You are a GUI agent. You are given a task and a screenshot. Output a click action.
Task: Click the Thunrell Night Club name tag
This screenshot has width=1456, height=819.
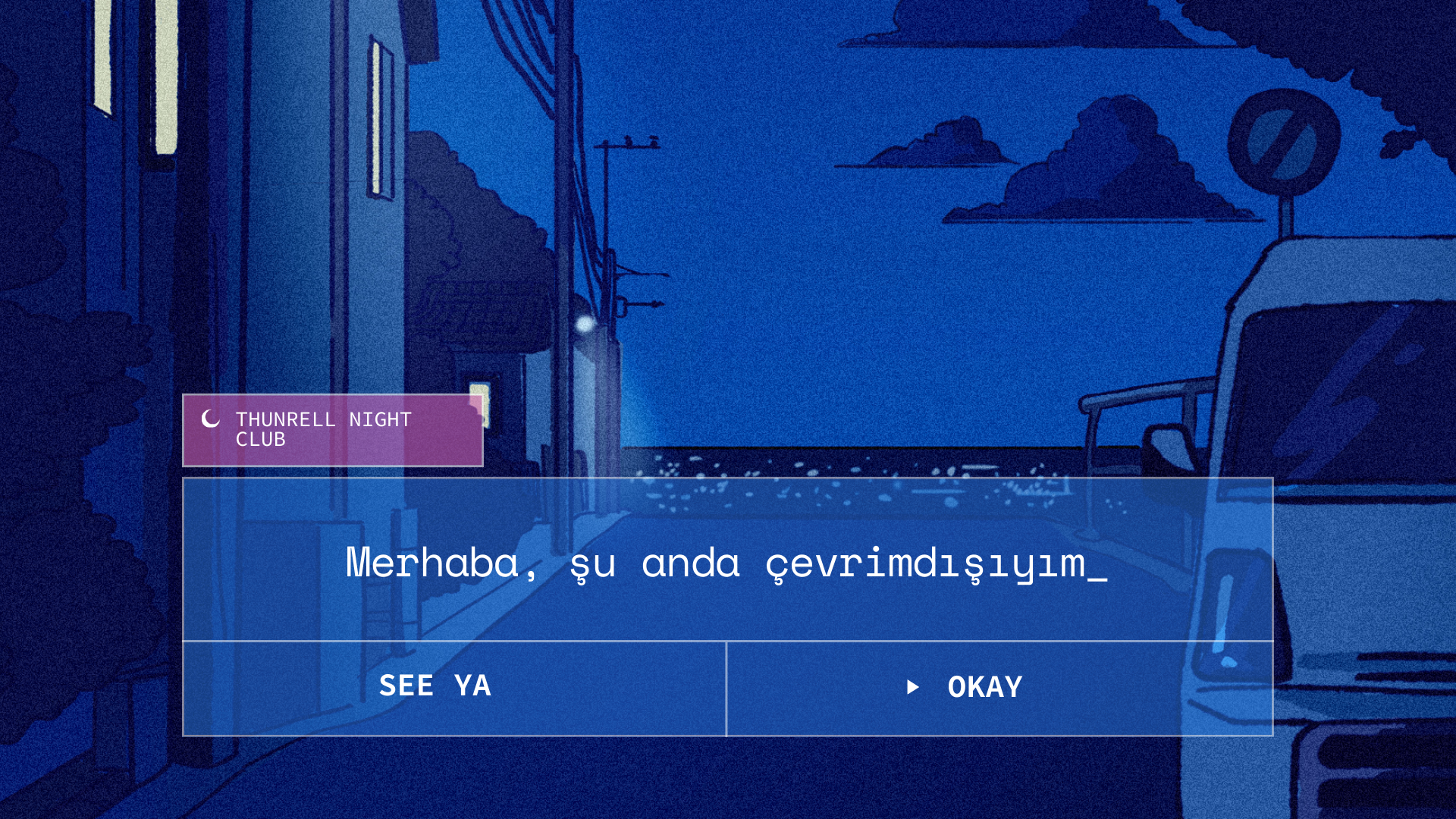coord(332,430)
